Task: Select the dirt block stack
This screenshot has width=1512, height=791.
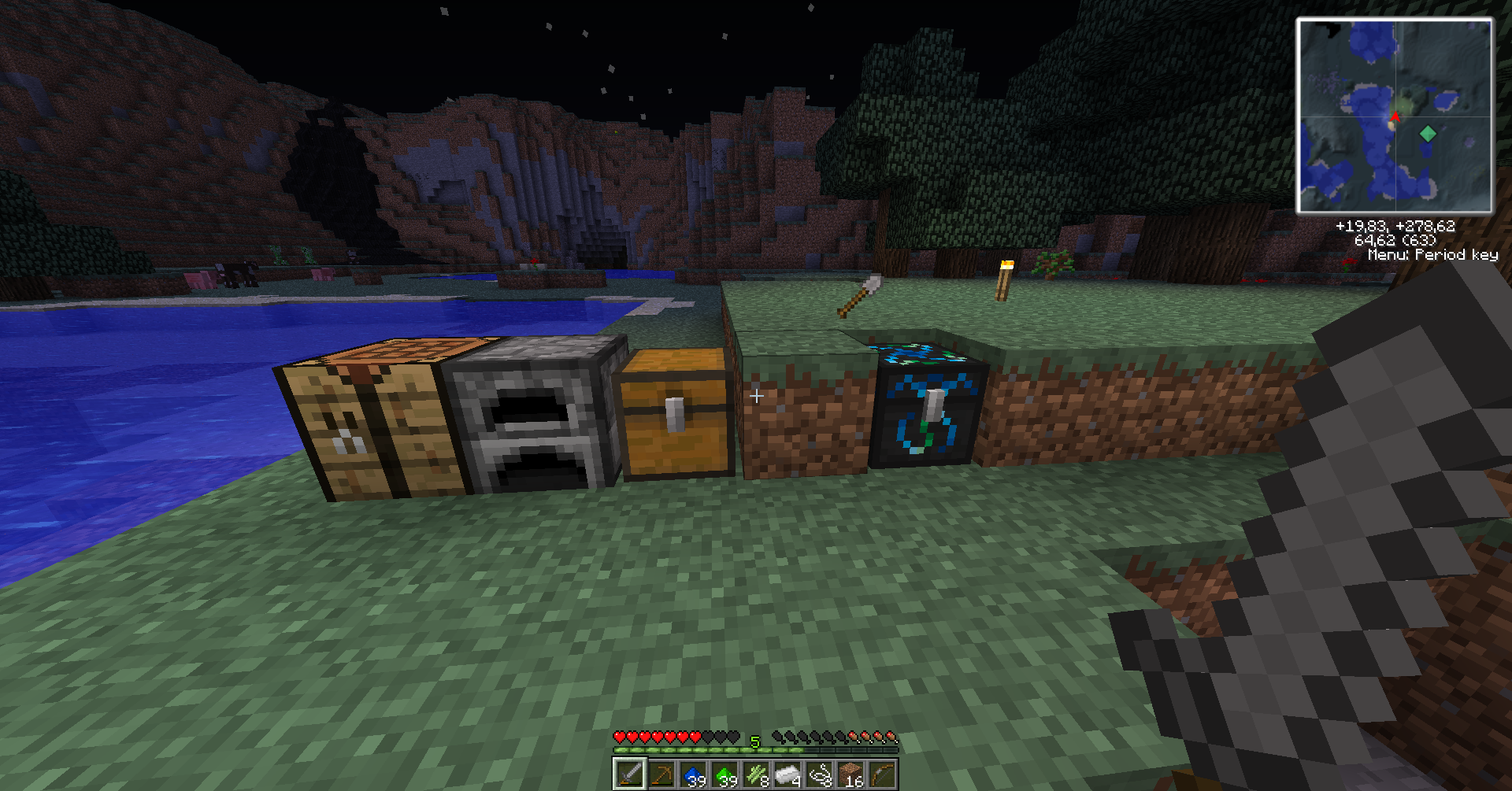Action: (850, 774)
